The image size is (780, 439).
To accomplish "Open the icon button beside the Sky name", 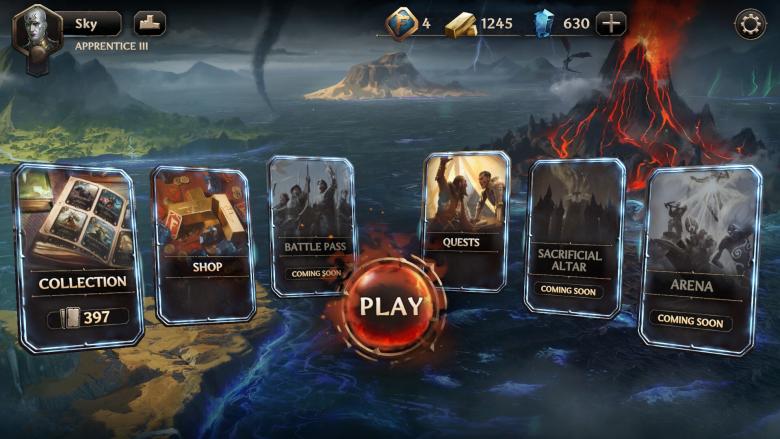I will point(150,24).
